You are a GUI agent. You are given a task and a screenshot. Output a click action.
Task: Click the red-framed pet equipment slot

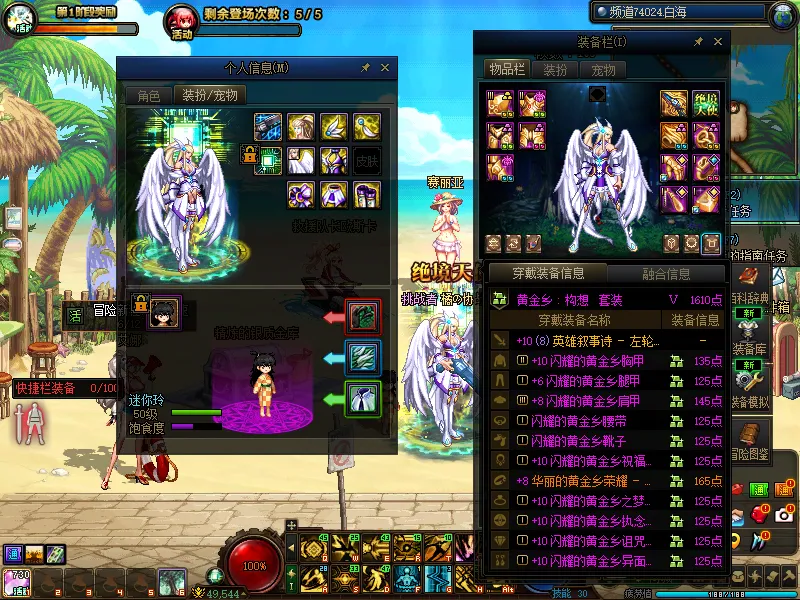[x=361, y=316]
